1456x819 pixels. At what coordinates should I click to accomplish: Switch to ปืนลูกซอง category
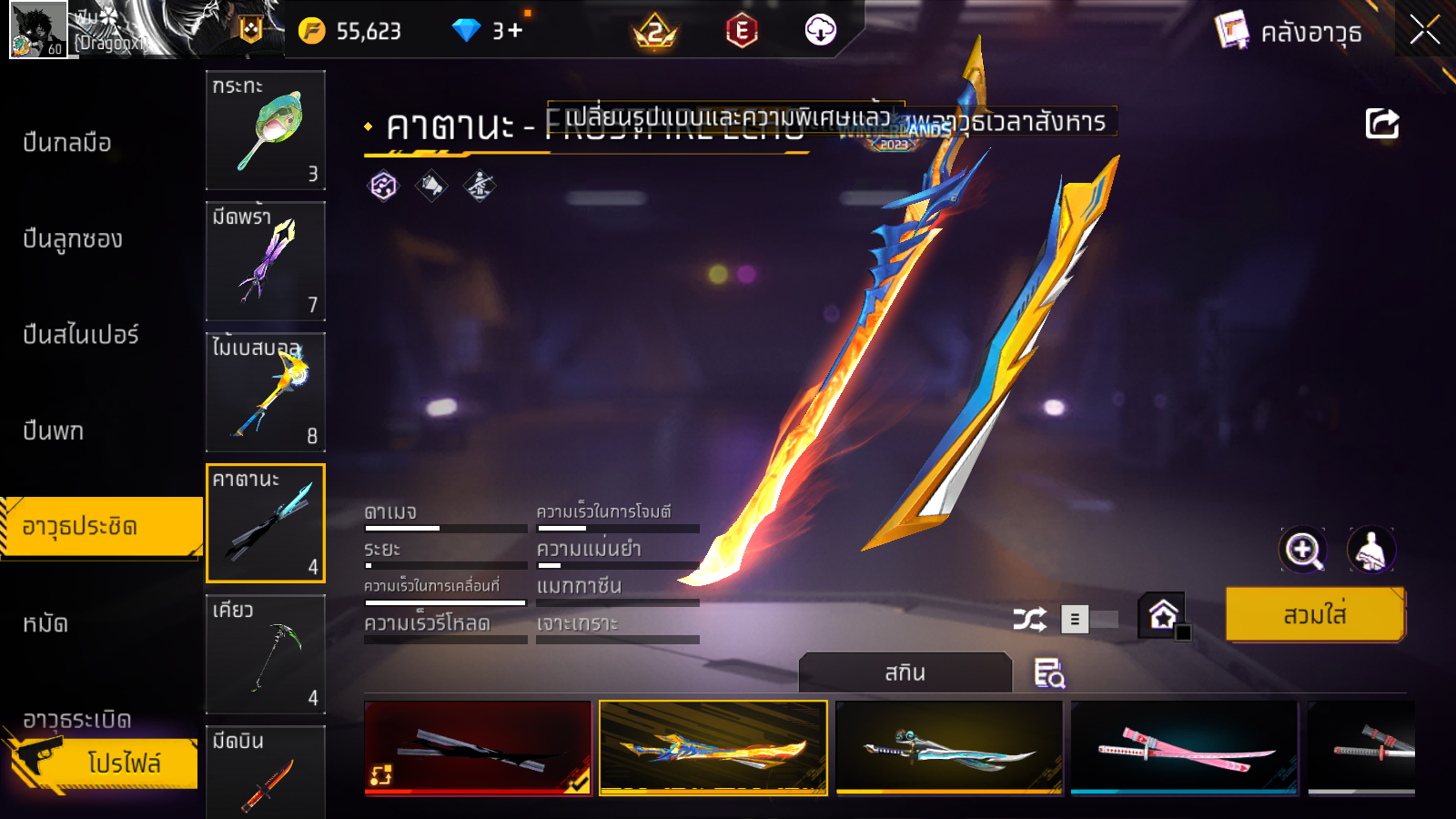click(x=73, y=239)
